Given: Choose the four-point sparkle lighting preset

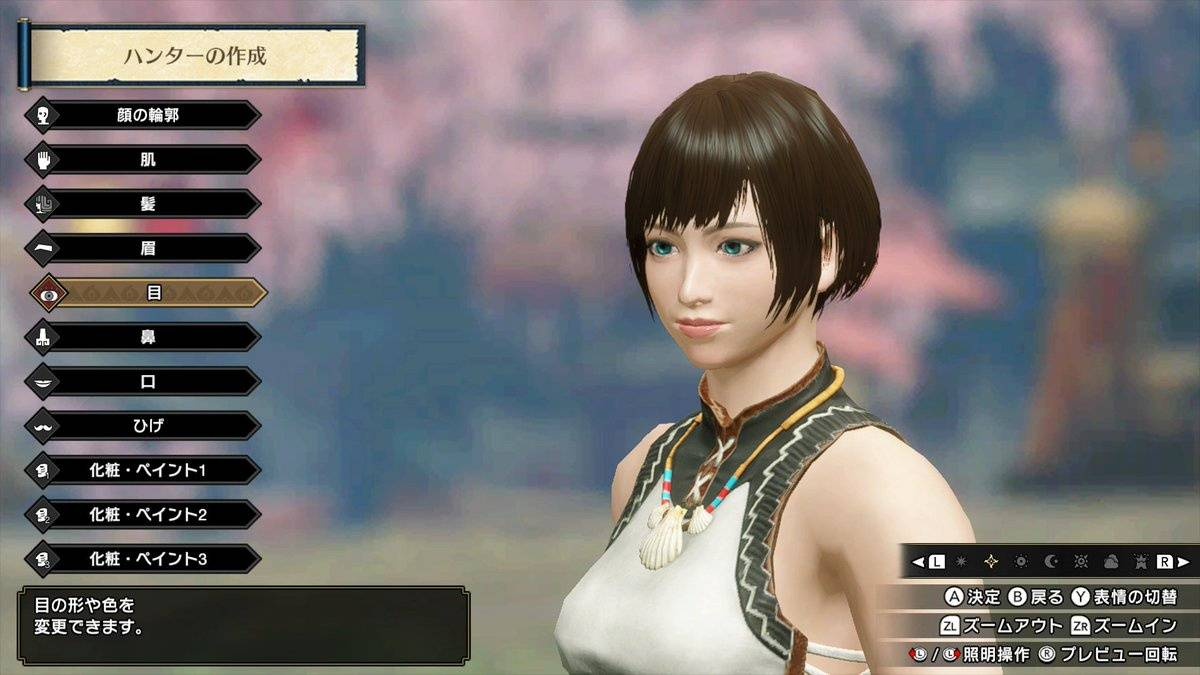Looking at the screenshot, I should [991, 561].
